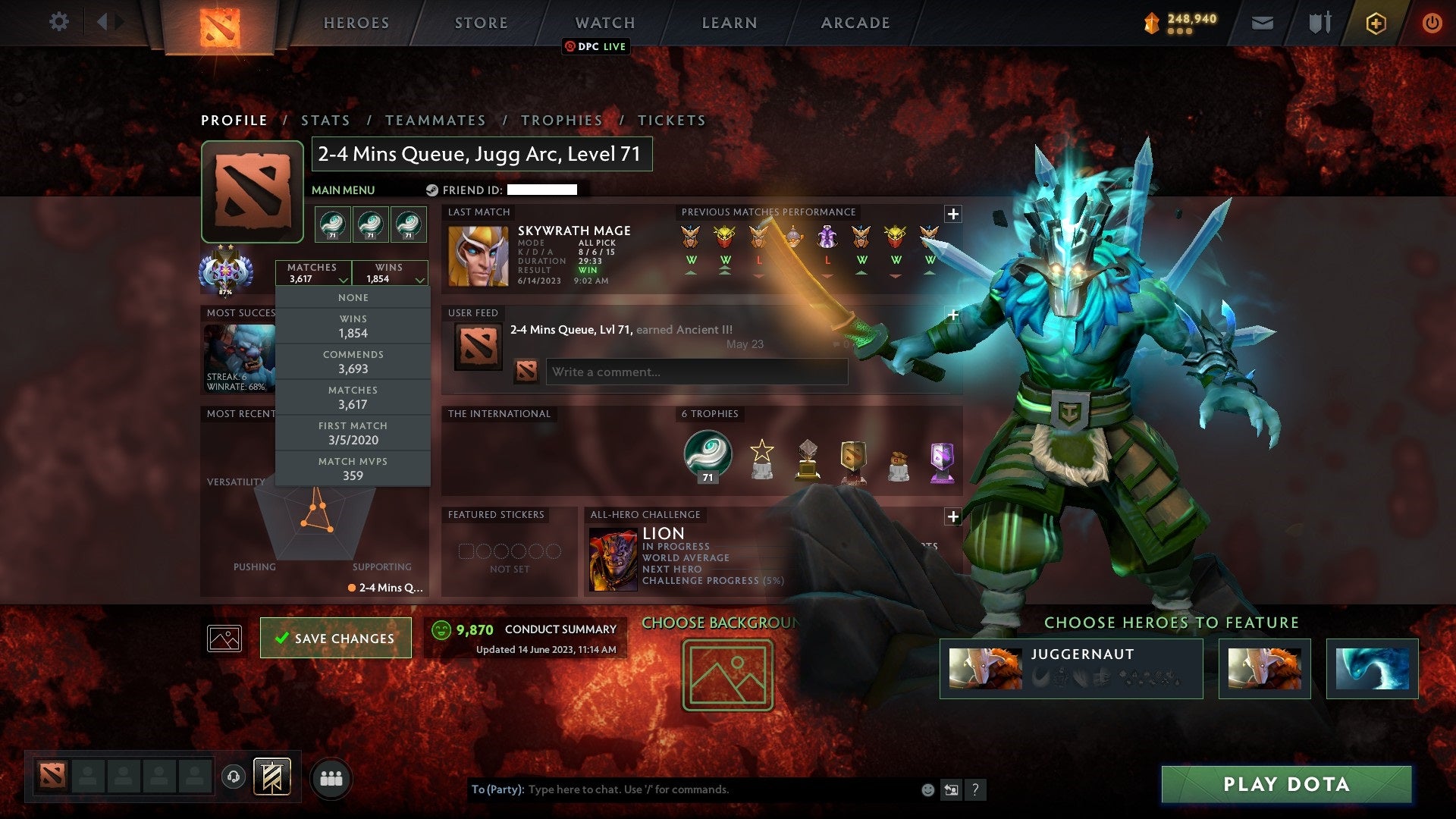Click the Write a comment field
Viewport: 1456px width, 819px height.
(696, 372)
